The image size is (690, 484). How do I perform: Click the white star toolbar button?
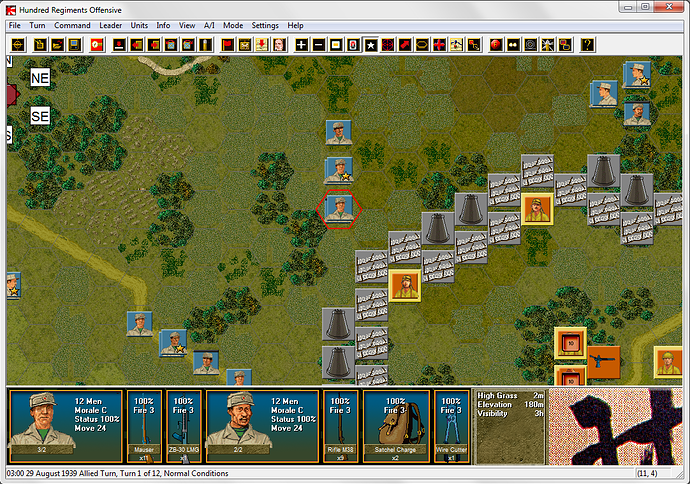(x=370, y=45)
